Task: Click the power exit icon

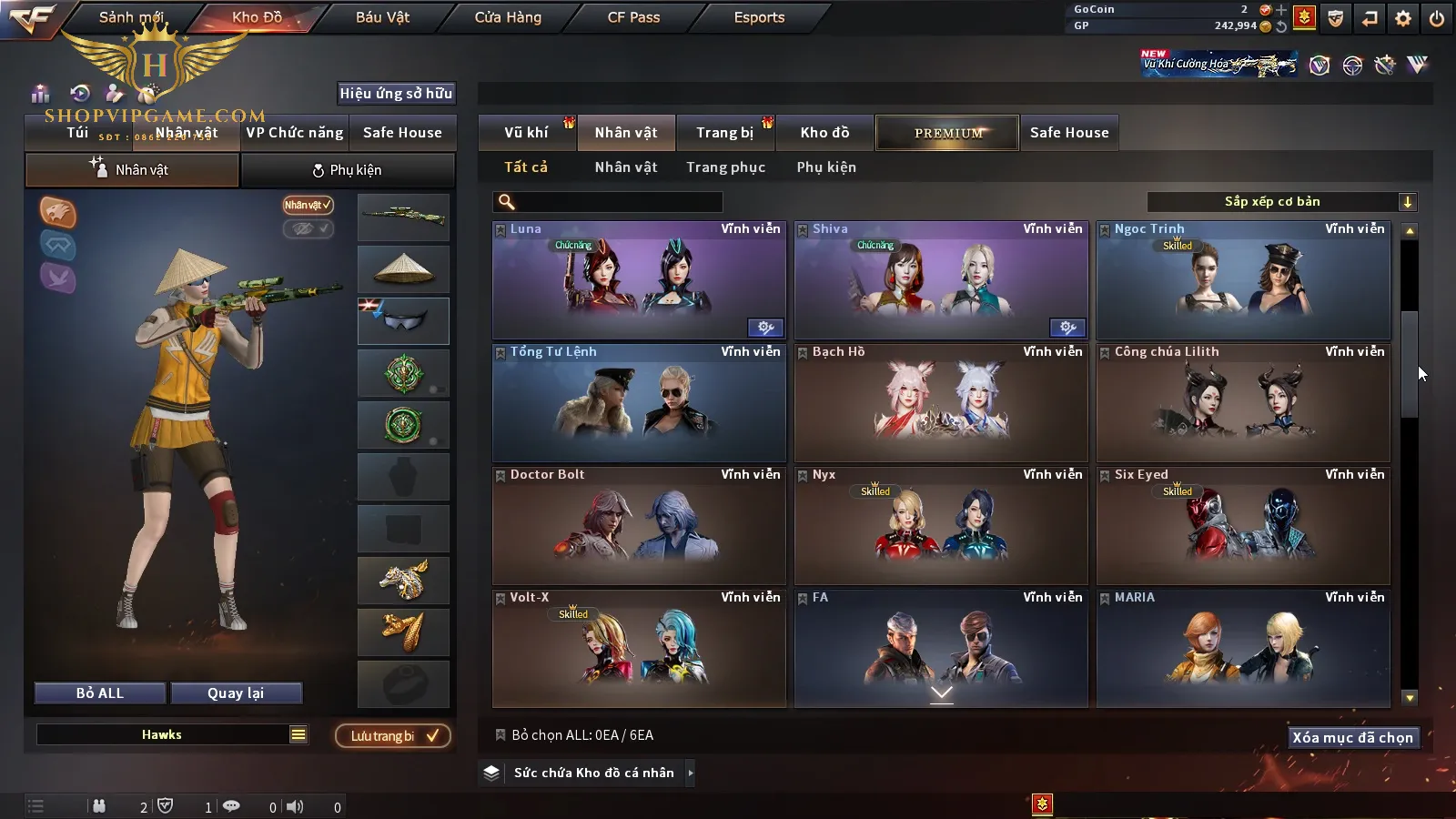Action: (1437, 18)
